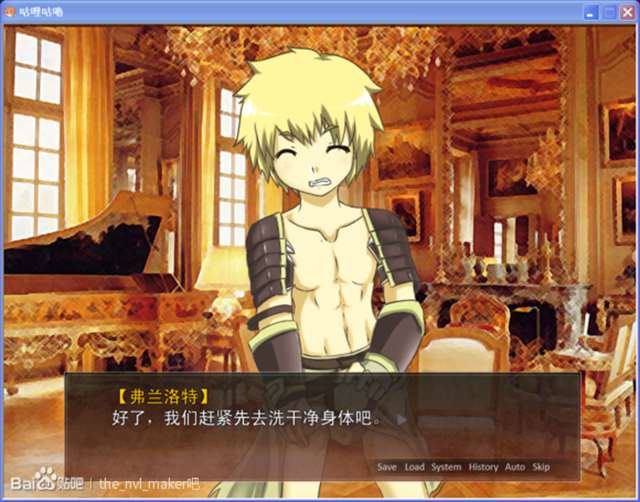Advance the dialogue using the arrow indicator
This screenshot has height=502, width=640.
click(x=401, y=419)
